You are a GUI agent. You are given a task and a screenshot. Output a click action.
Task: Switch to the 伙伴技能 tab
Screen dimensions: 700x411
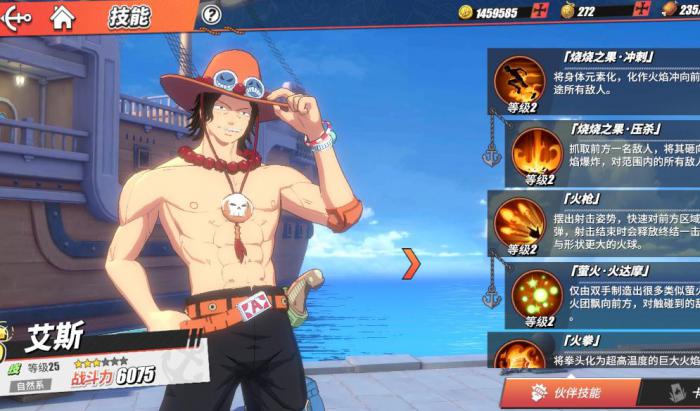tap(571, 392)
